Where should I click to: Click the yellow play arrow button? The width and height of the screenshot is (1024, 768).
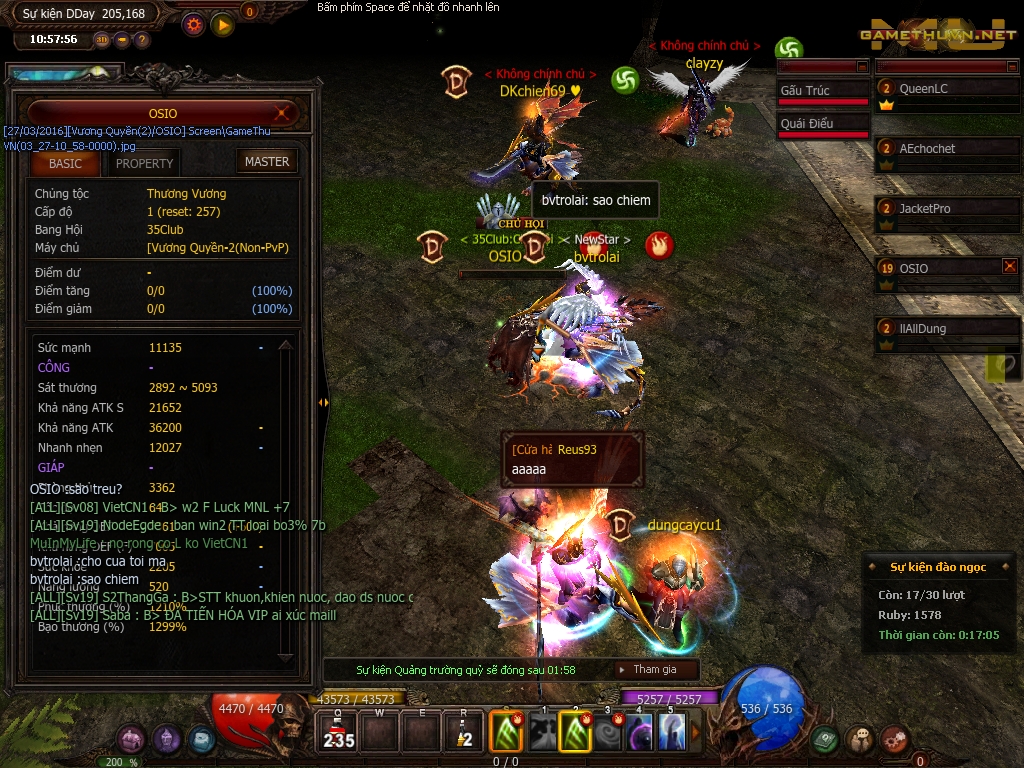[x=223, y=23]
